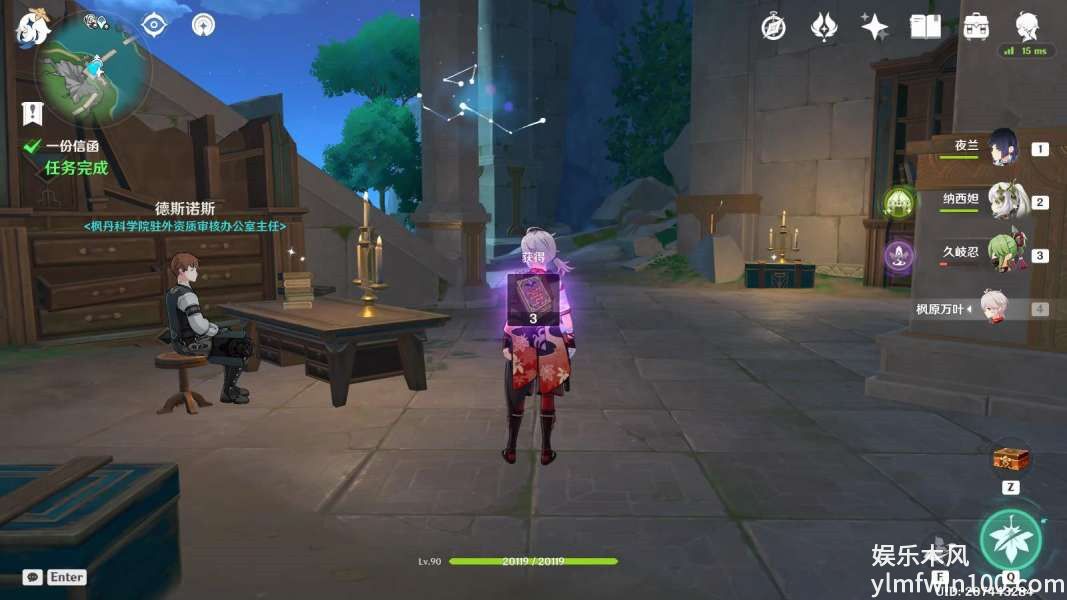Activate the maple leaf elemental burst
Image resolution: width=1067 pixels, height=600 pixels.
click(x=1010, y=539)
